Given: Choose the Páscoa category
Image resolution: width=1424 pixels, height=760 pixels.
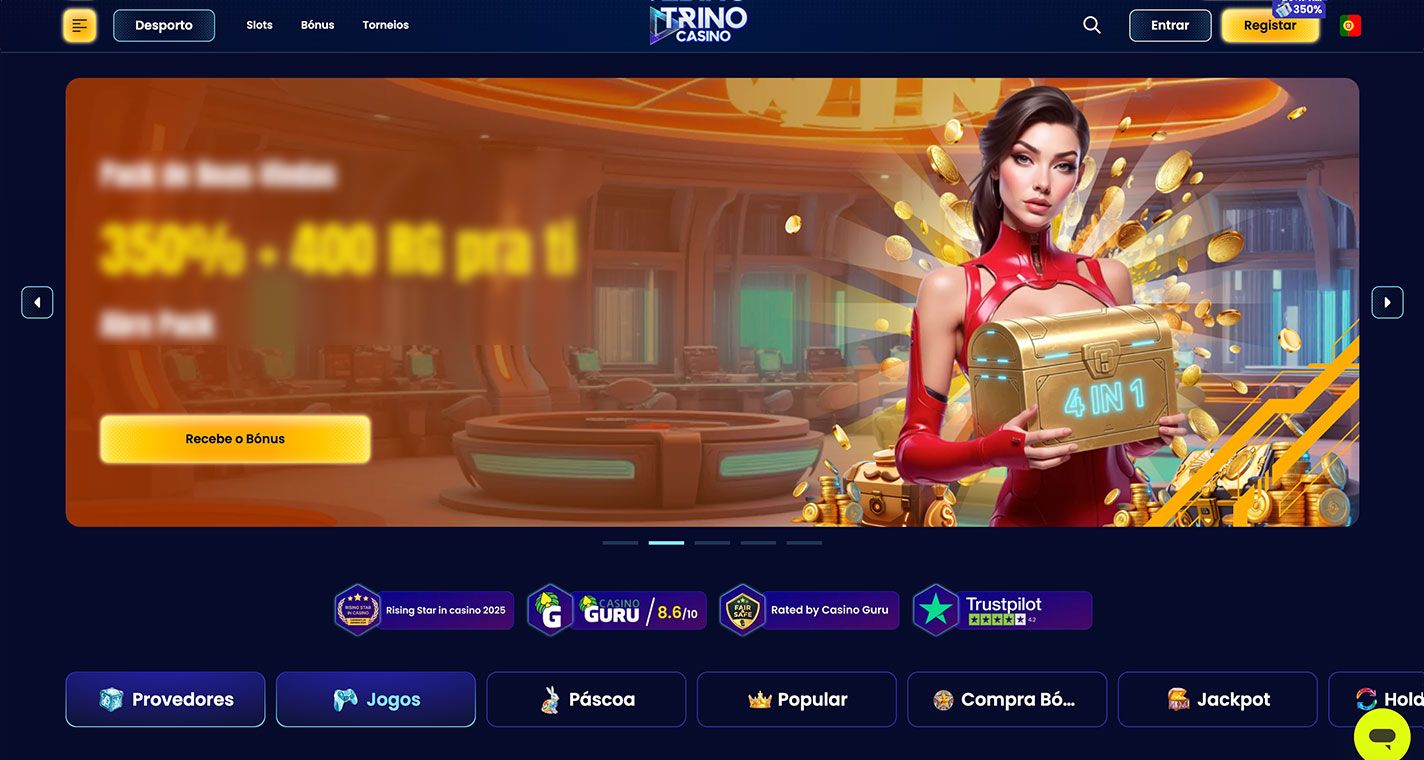Looking at the screenshot, I should pos(586,699).
